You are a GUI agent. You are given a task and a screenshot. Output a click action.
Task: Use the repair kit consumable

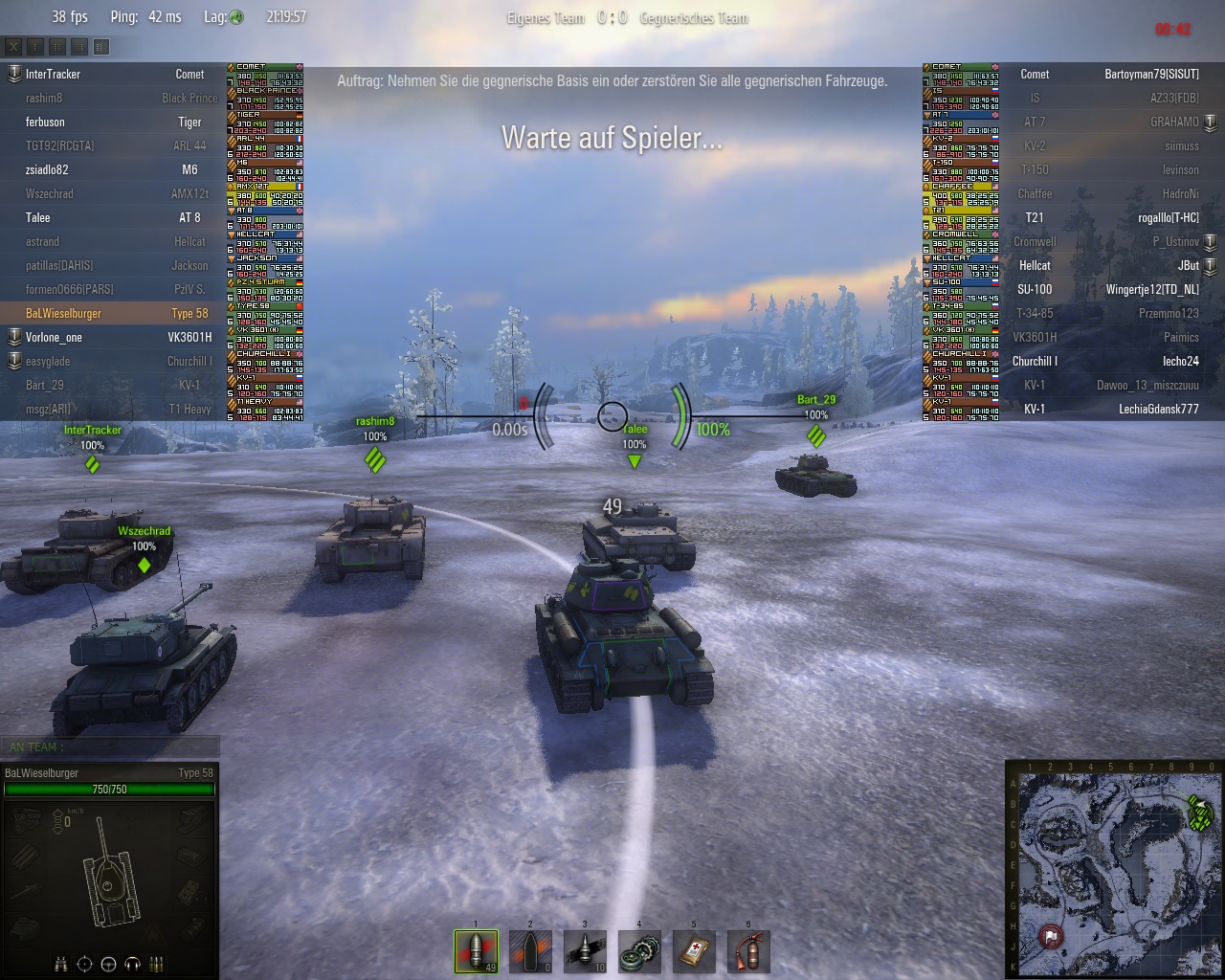click(x=639, y=951)
